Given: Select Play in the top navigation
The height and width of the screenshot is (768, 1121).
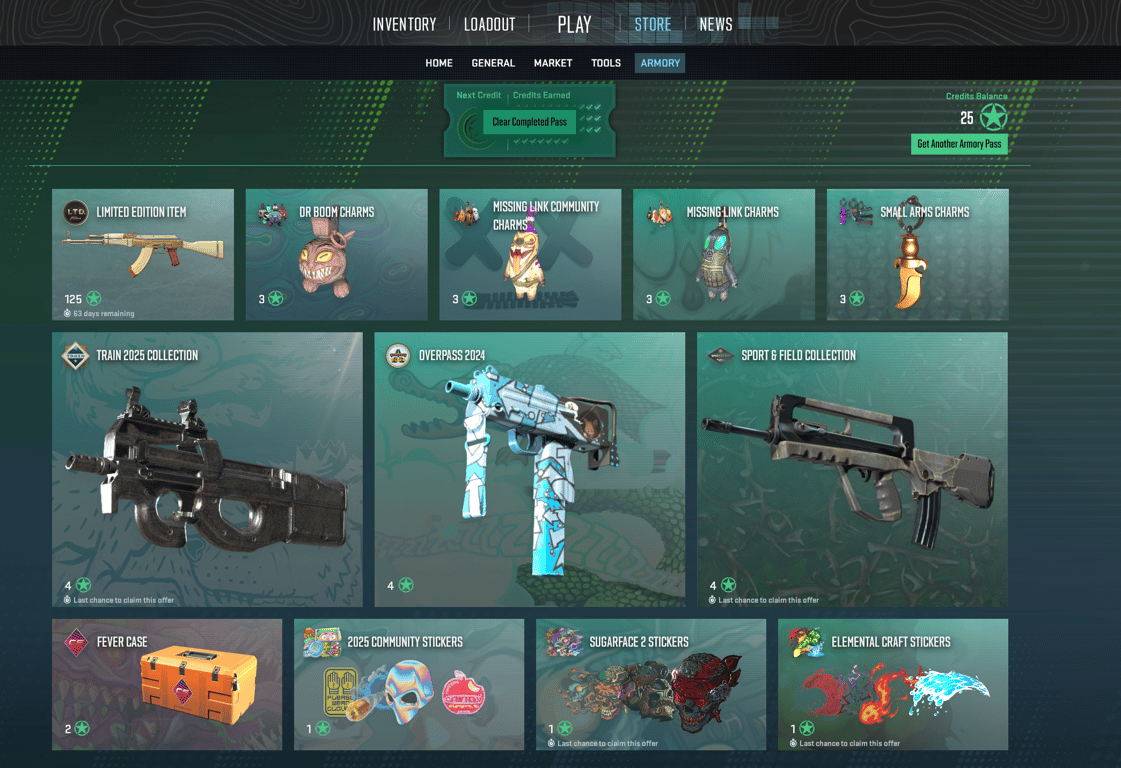Looking at the screenshot, I should click(x=574, y=25).
